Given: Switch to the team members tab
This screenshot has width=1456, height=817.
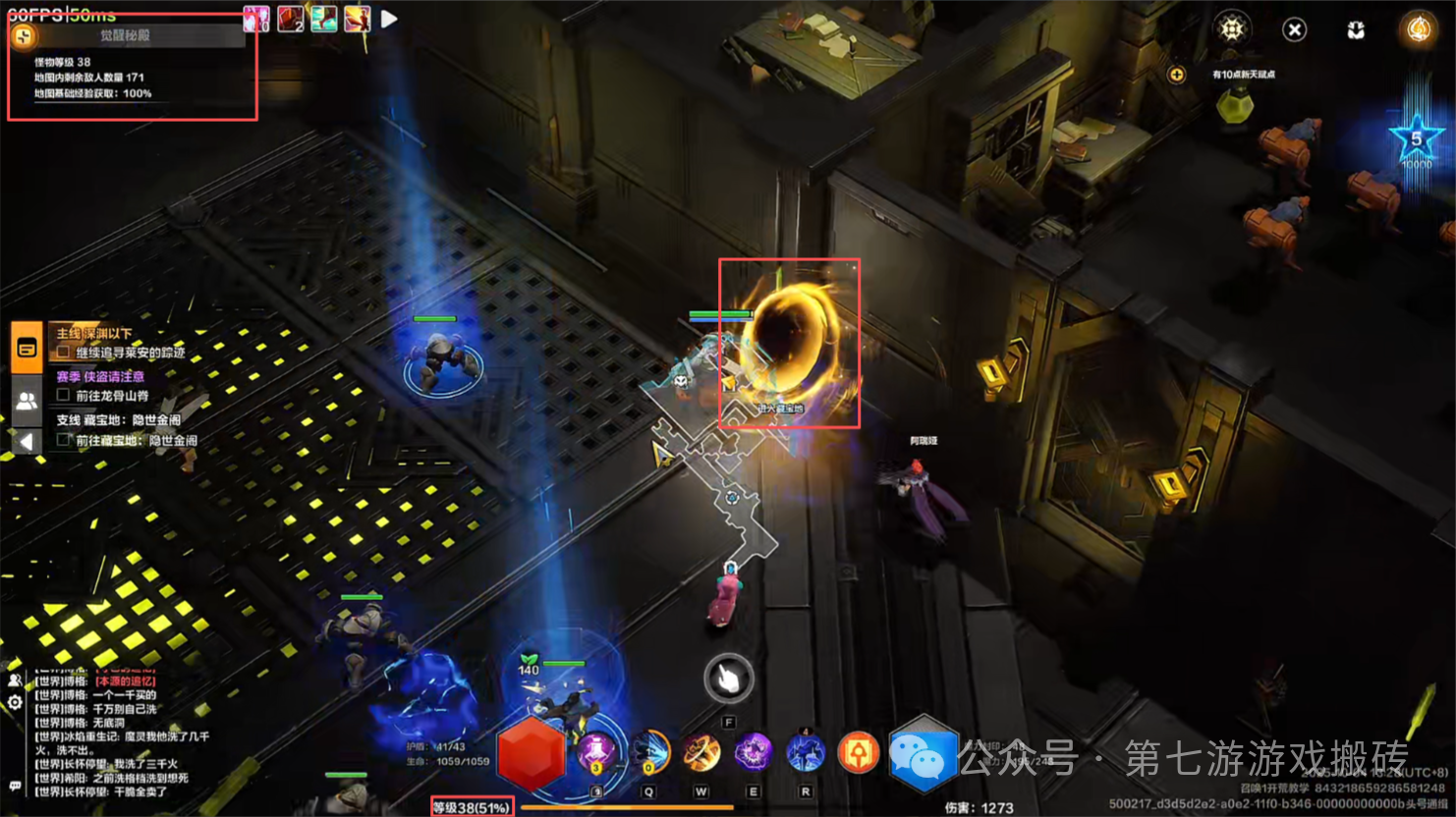Looking at the screenshot, I should (27, 400).
